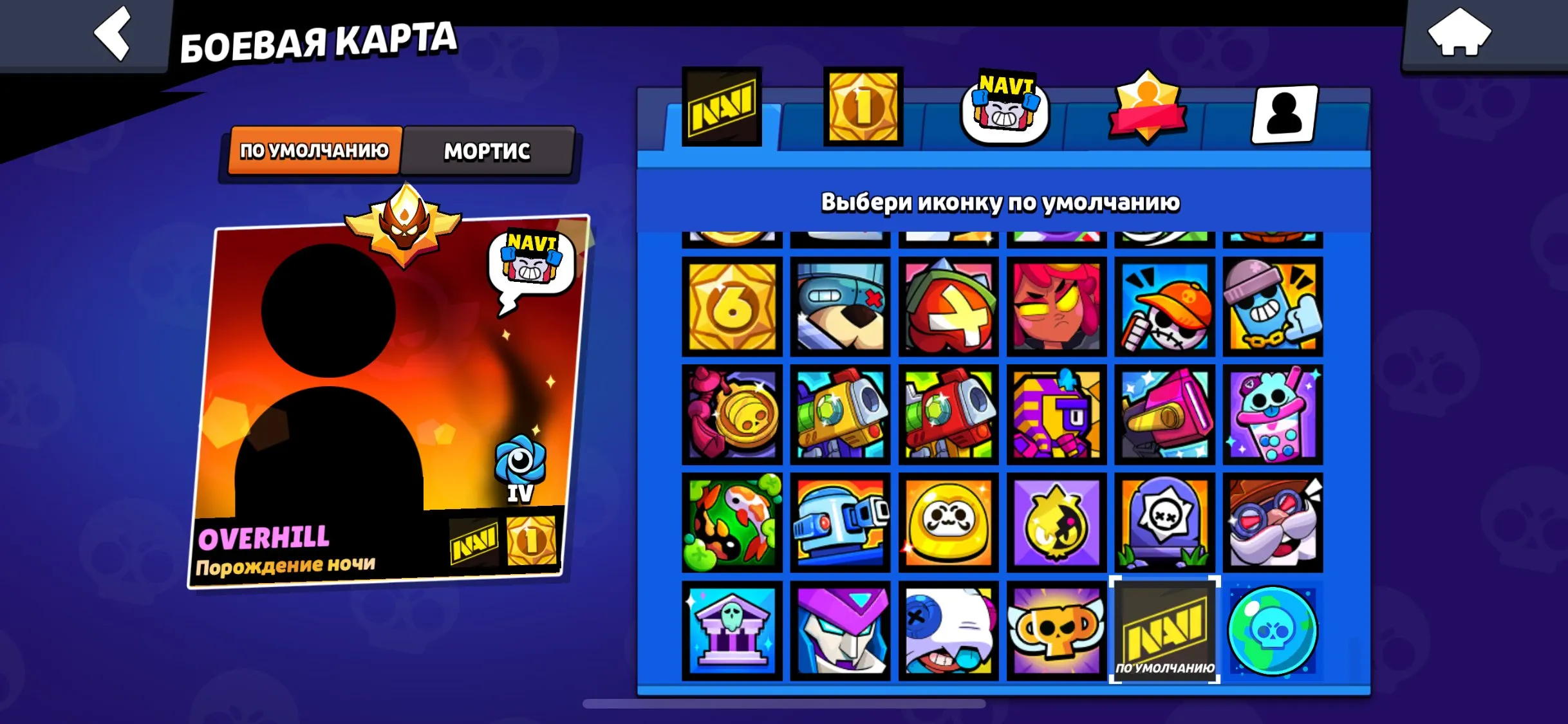This screenshot has height=724, width=1568.
Task: Switch to the МОРТИС tab
Action: point(486,153)
